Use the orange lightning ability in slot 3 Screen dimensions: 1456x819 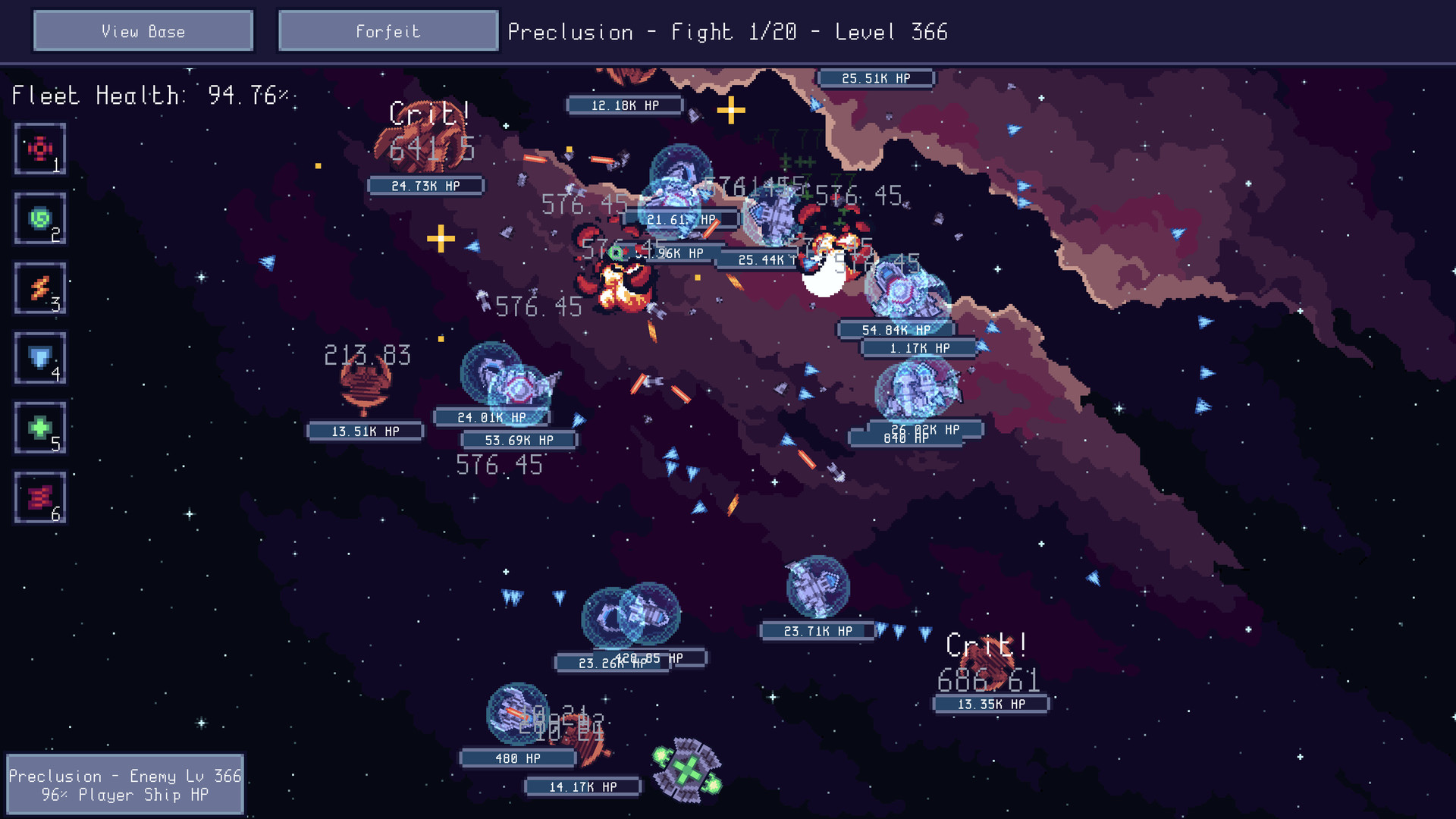39,288
